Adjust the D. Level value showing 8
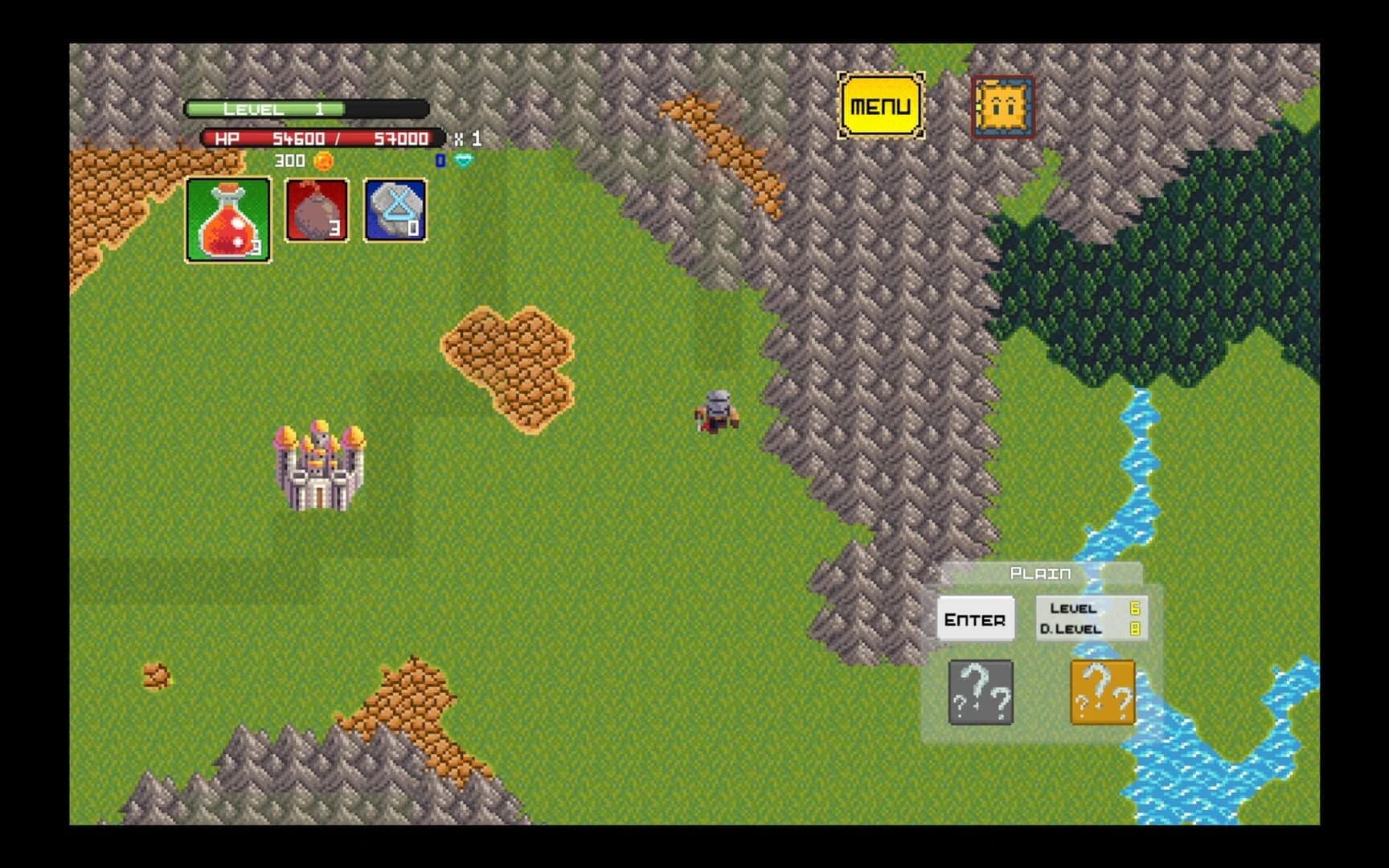Image resolution: width=1389 pixels, height=868 pixels. pyautogui.click(x=1135, y=630)
